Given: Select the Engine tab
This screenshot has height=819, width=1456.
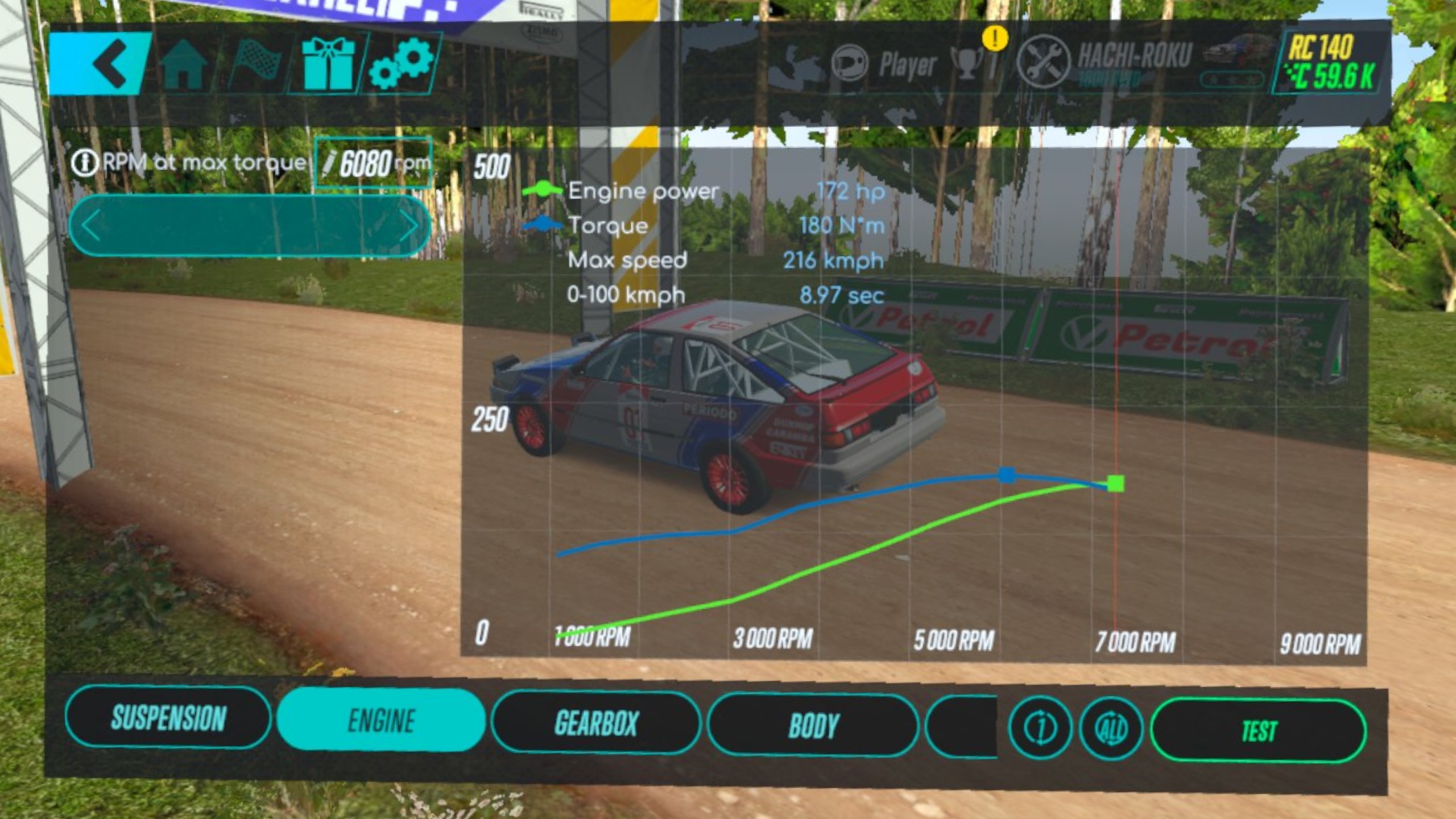Looking at the screenshot, I should (381, 720).
